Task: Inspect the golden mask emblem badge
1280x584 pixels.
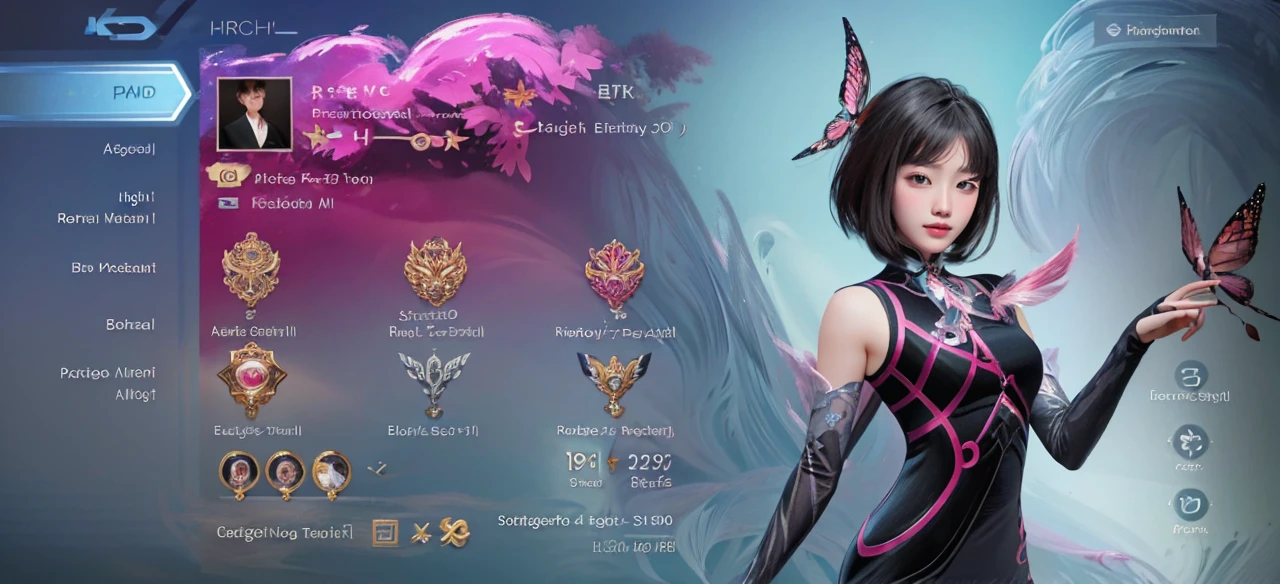Action: [x=434, y=270]
